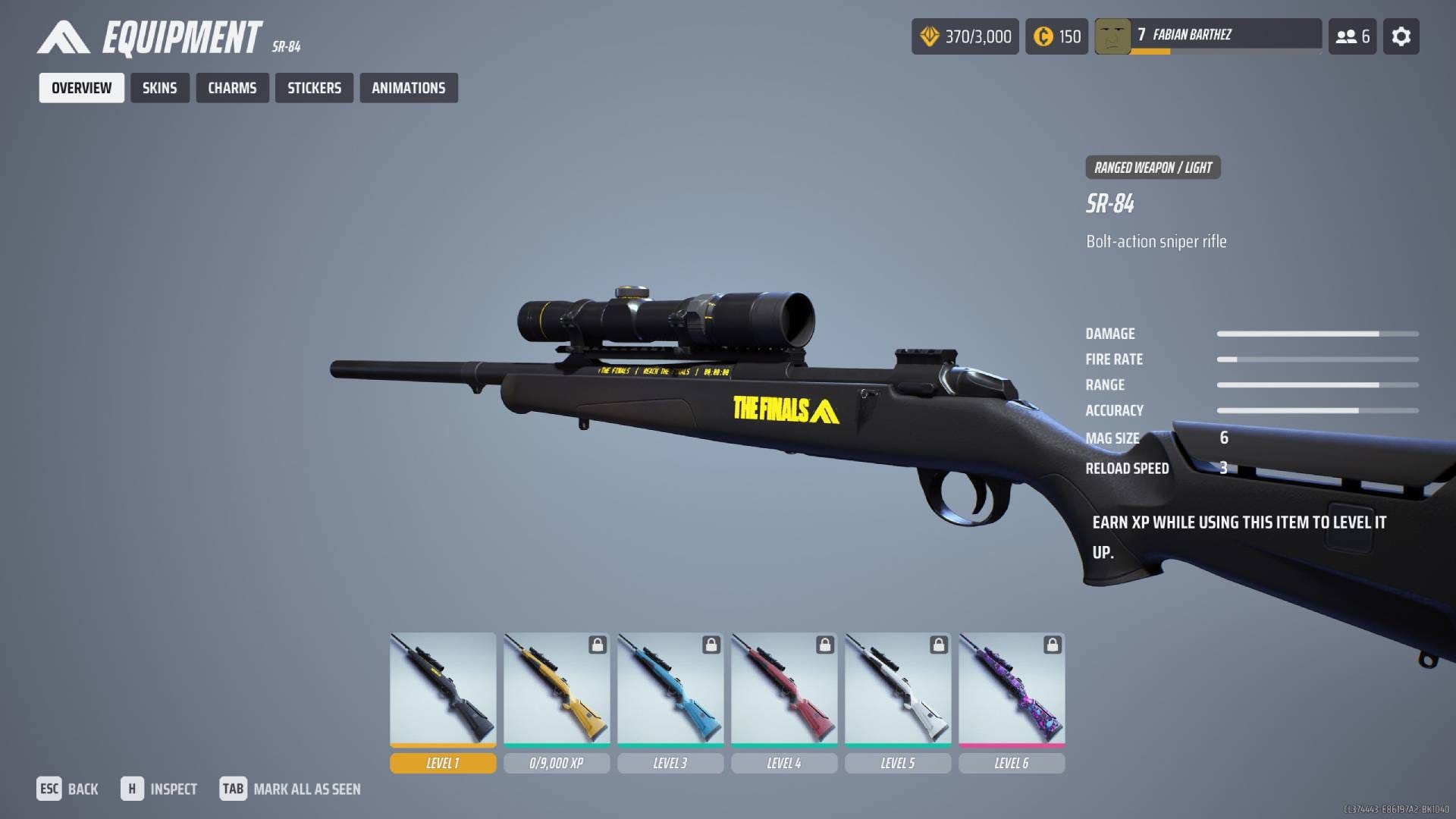Select the Charms tab

click(232, 88)
